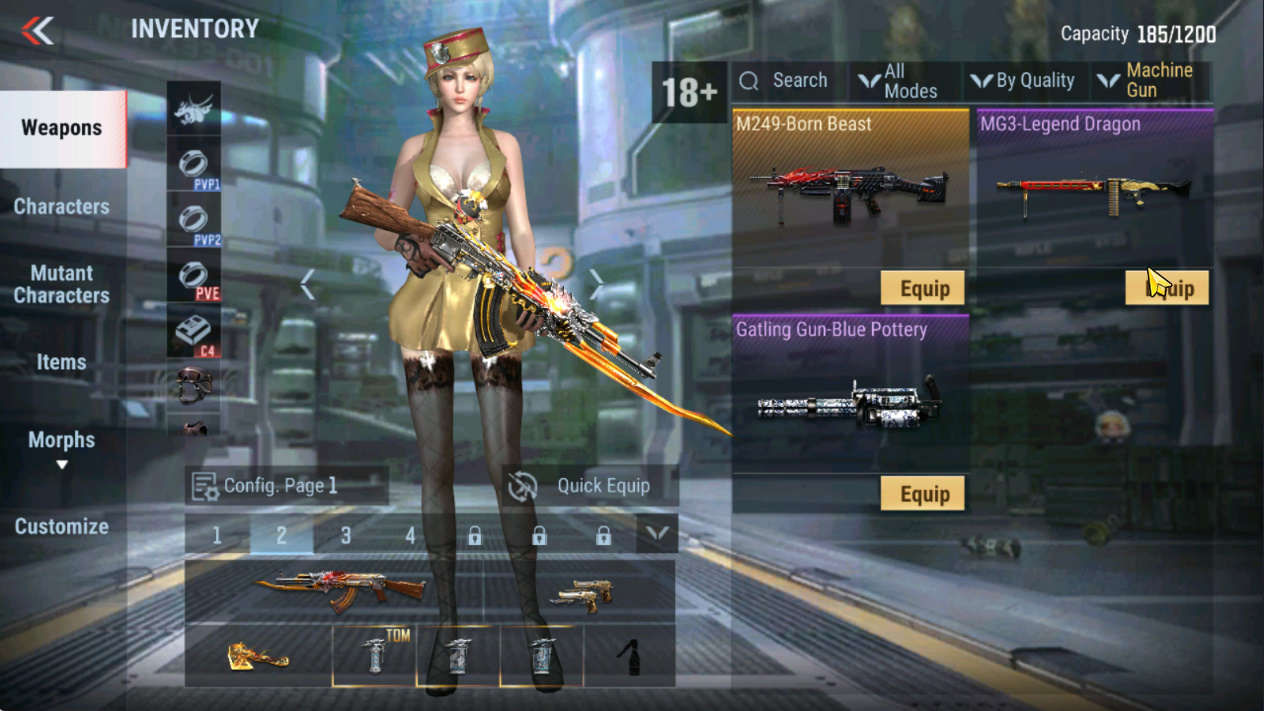Open the Customize section

pos(62,526)
